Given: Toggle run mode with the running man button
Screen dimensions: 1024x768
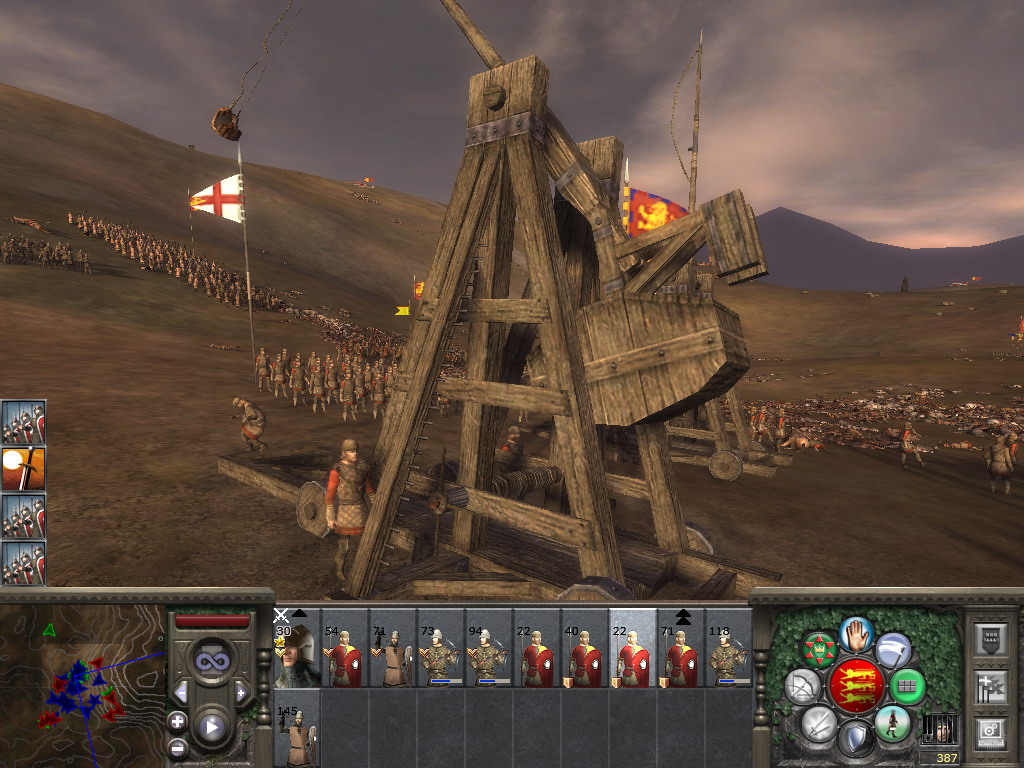Looking at the screenshot, I should [x=892, y=722].
